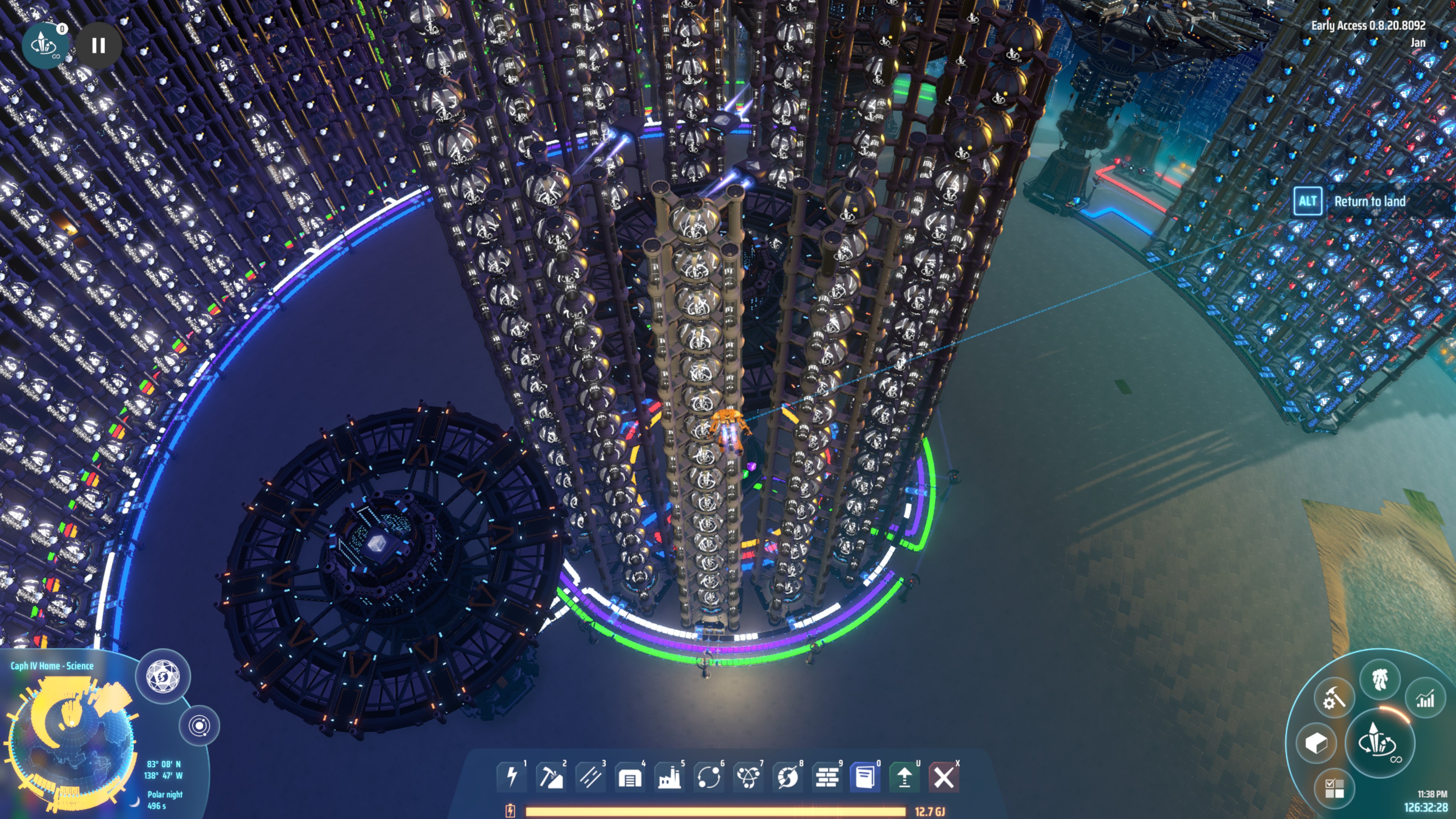Open the star system orbit view
The image size is (1456, 819).
click(x=199, y=725)
